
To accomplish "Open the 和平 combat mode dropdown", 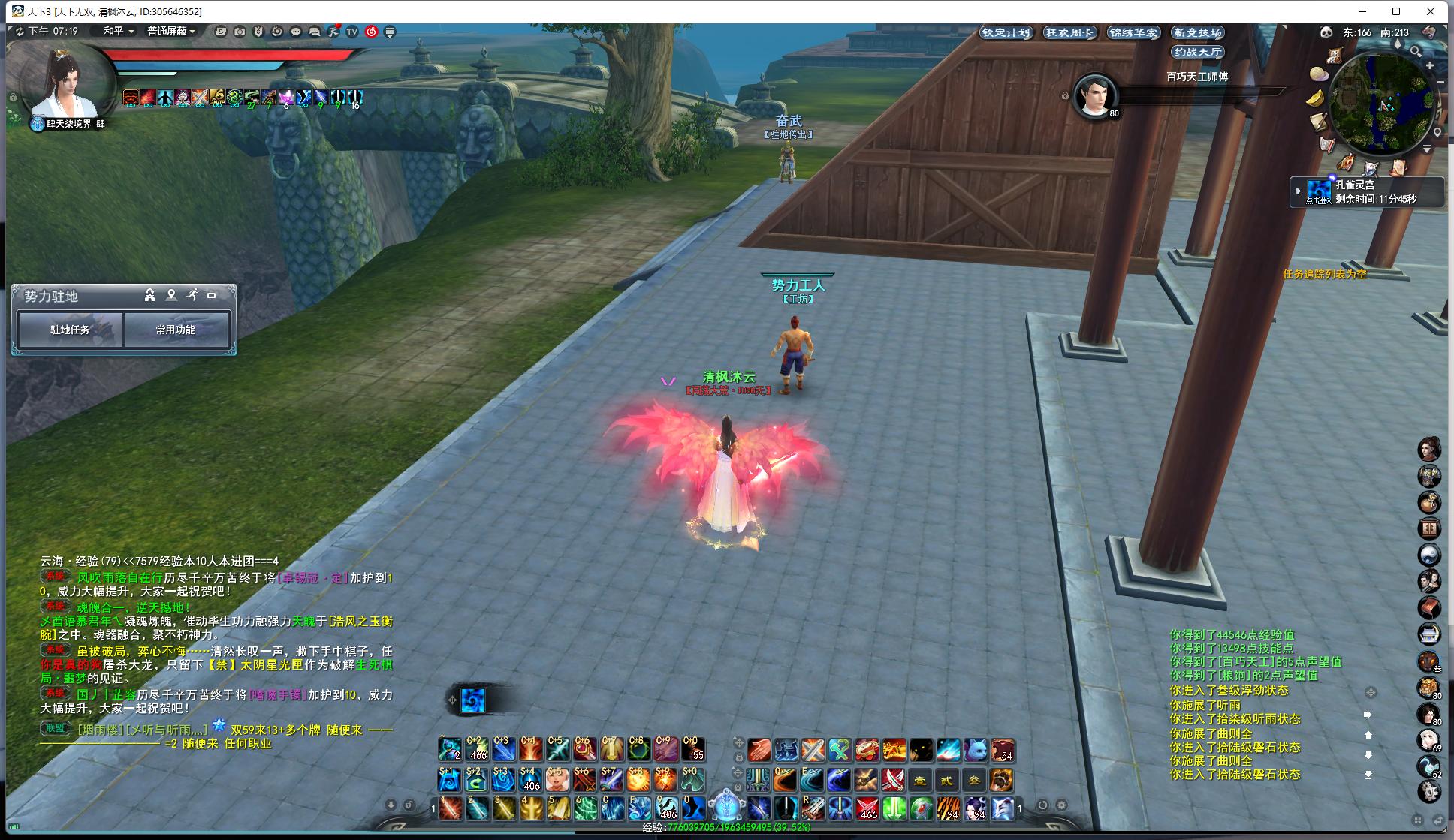I will tap(119, 32).
